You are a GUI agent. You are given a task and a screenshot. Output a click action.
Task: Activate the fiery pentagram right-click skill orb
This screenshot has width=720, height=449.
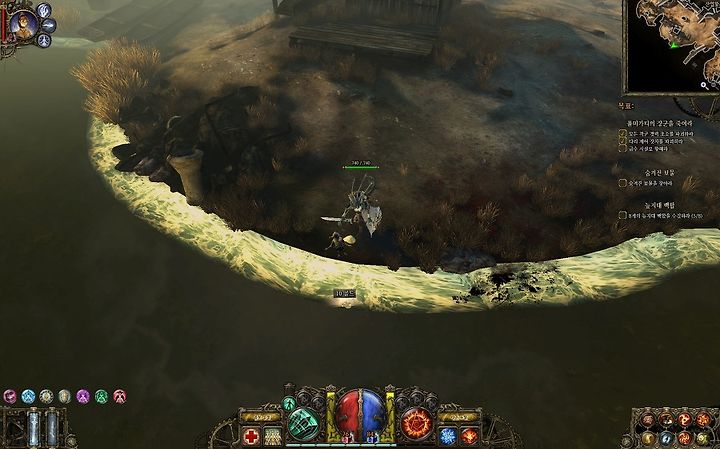tap(416, 423)
